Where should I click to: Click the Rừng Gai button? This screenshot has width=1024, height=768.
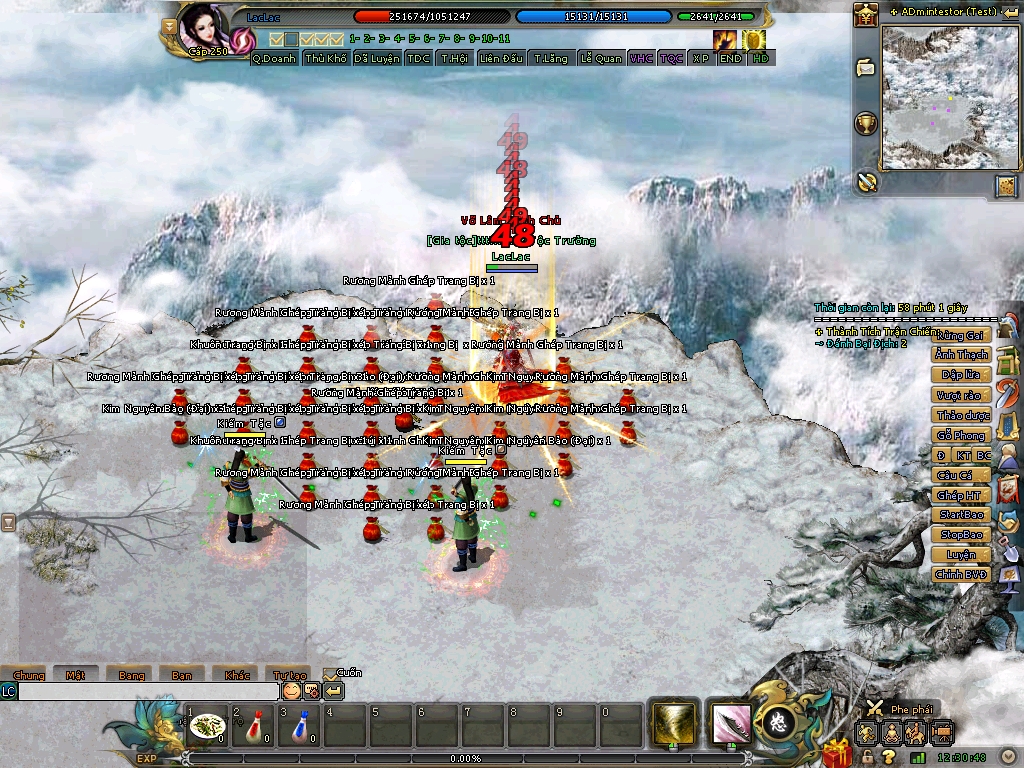[x=961, y=335]
